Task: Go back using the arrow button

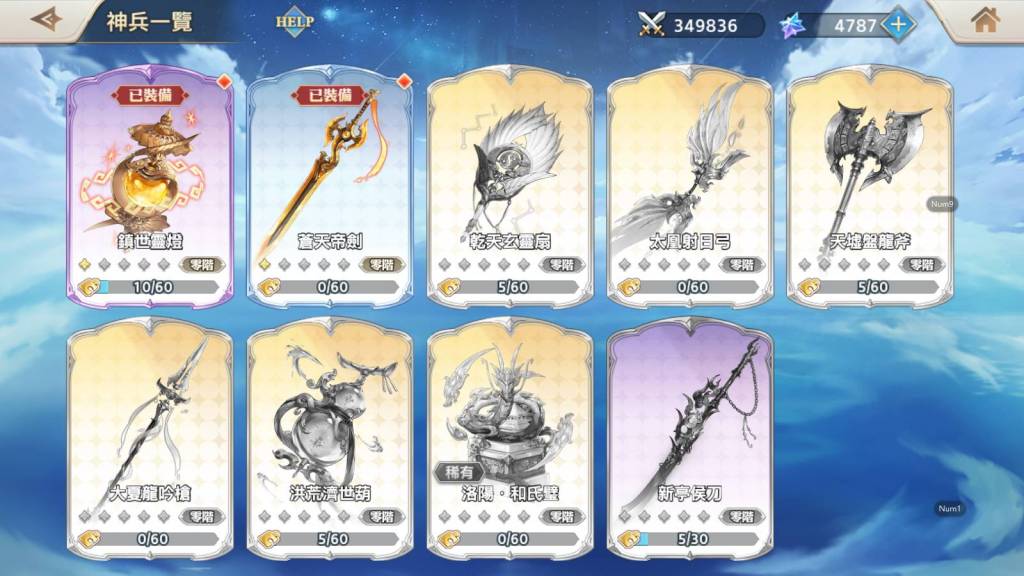Action: click(46, 20)
